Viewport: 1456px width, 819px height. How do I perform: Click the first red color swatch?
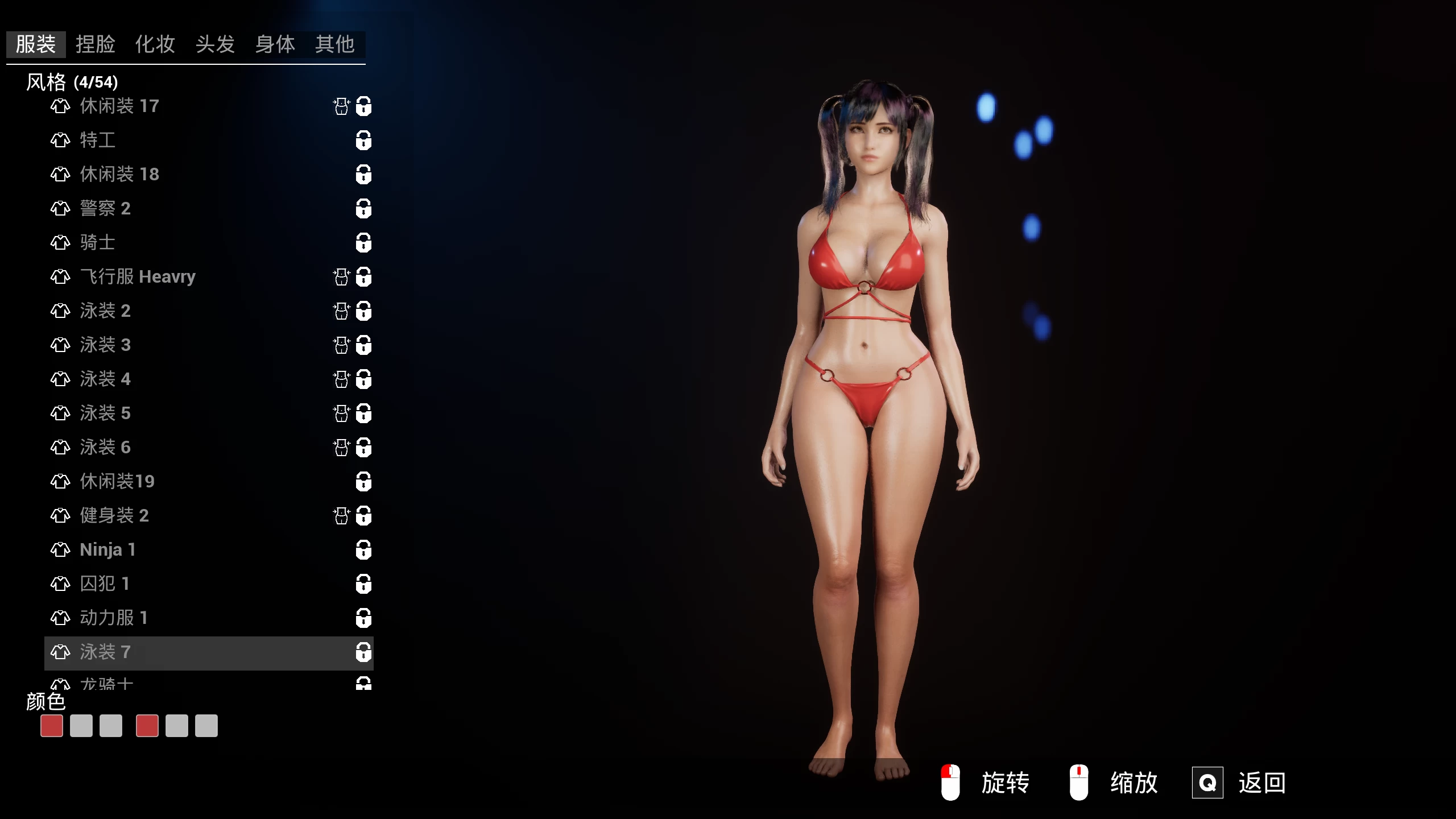click(51, 726)
